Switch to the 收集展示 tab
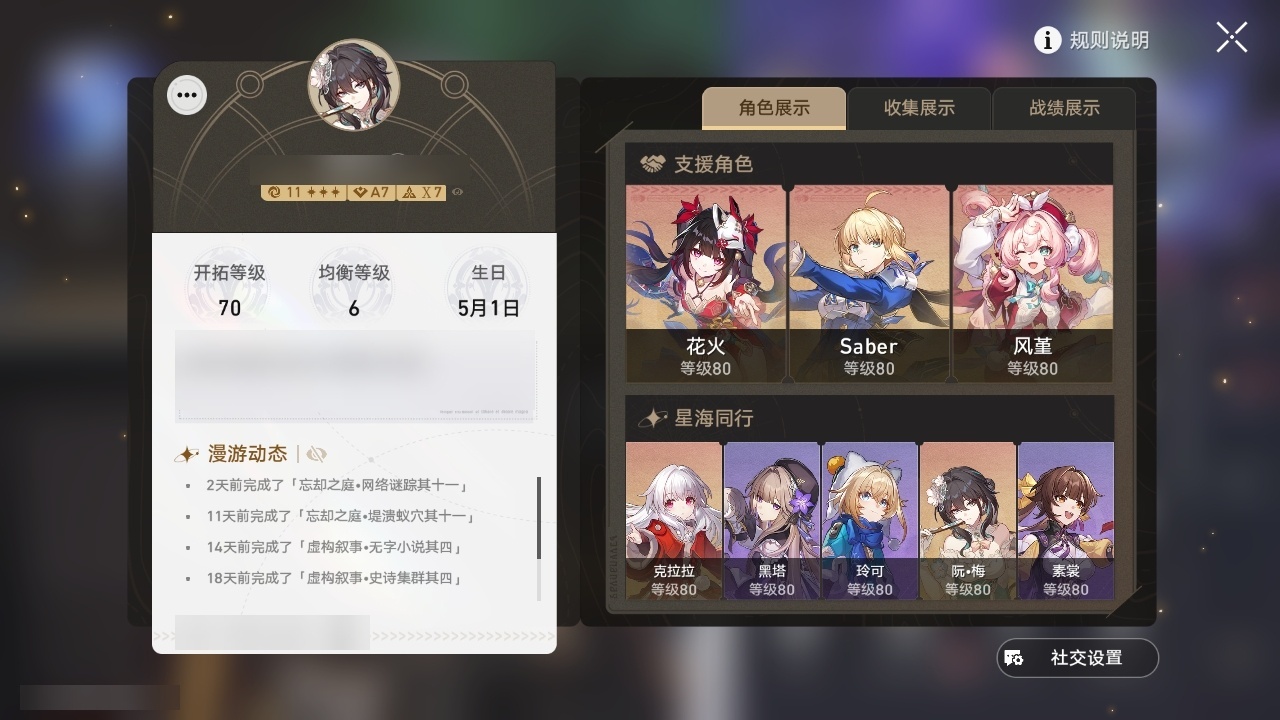This screenshot has height=720, width=1280. pyautogui.click(x=918, y=108)
